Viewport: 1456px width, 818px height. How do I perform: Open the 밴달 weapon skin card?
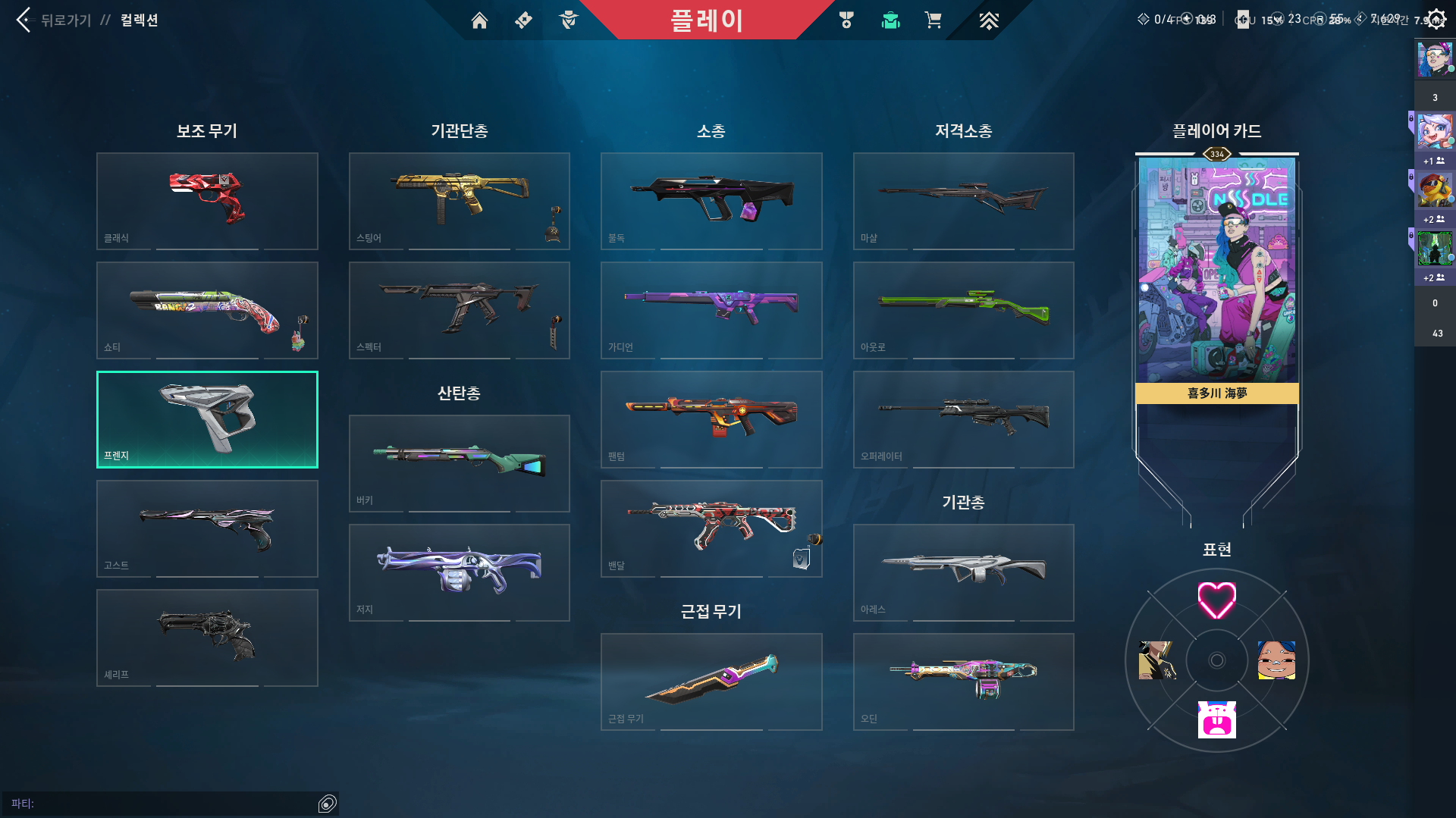click(x=711, y=528)
